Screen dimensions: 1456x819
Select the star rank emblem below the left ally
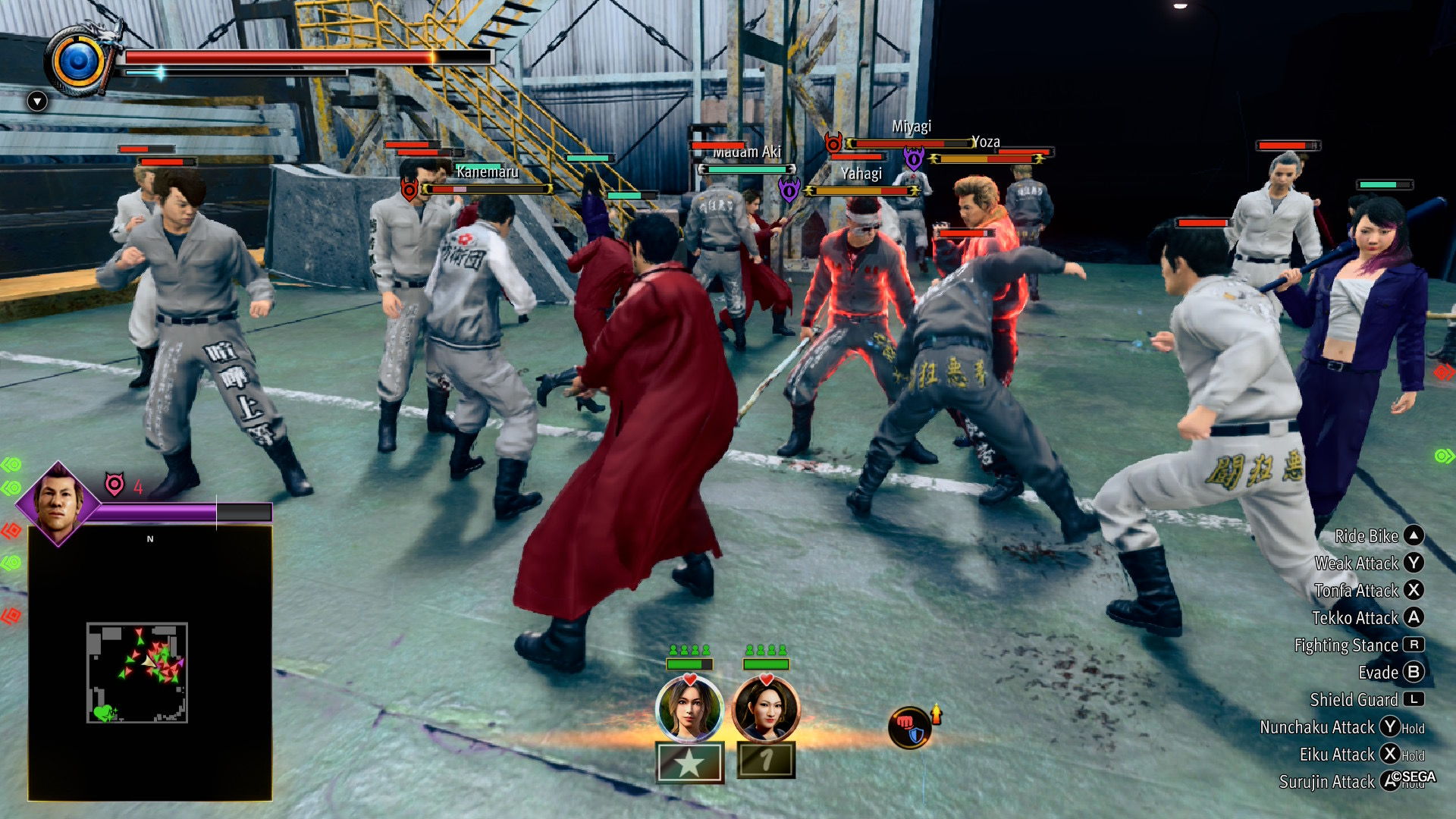(x=688, y=763)
